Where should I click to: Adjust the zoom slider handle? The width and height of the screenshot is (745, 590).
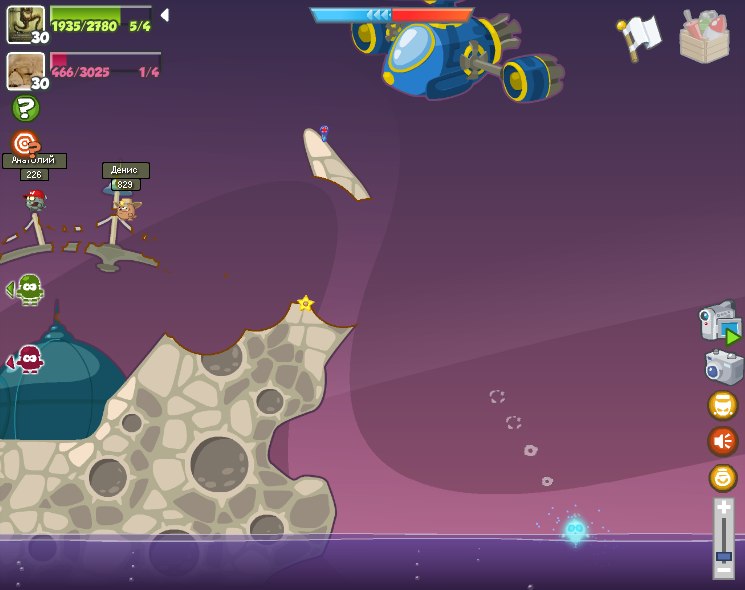point(723,556)
